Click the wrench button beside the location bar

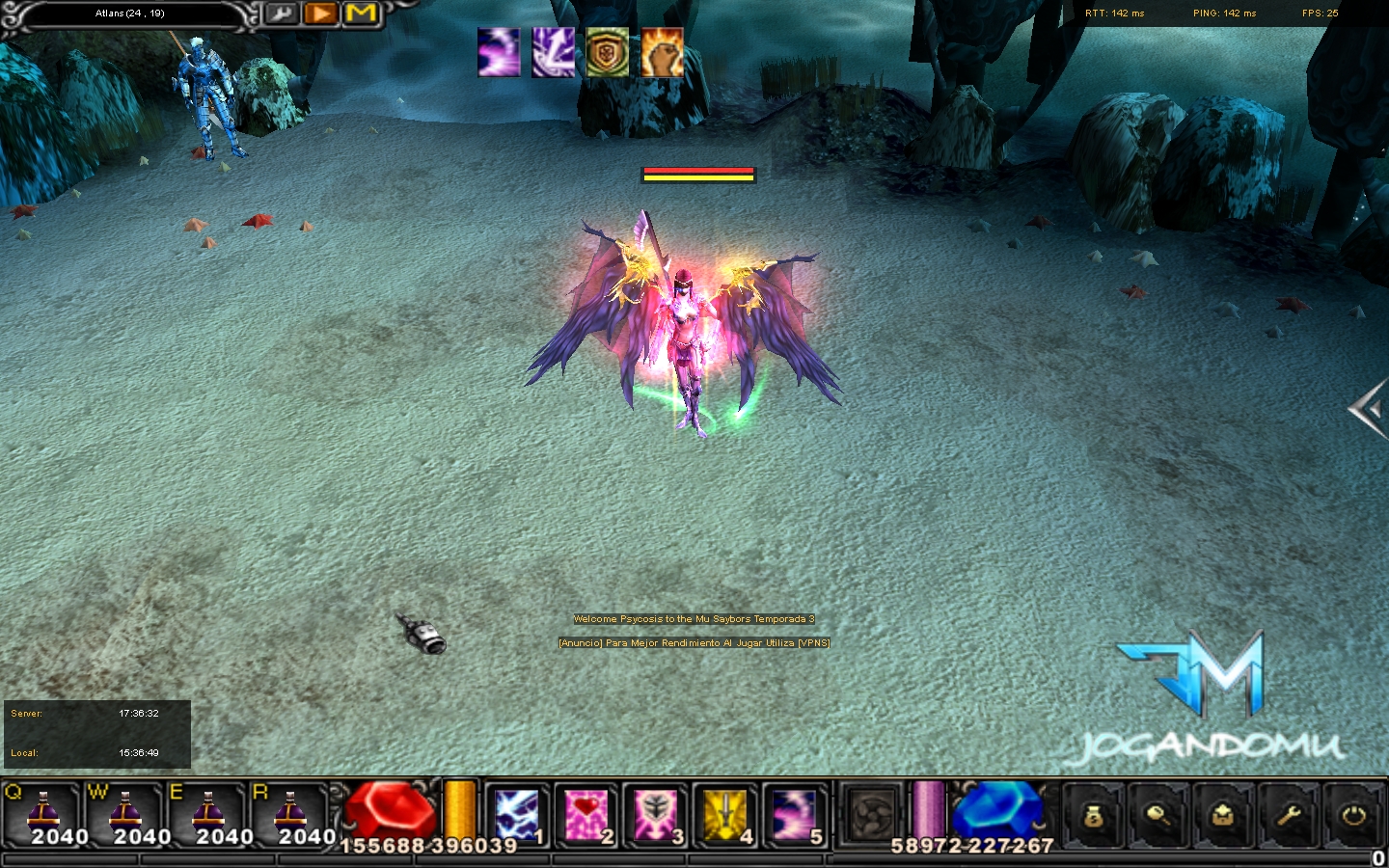click(x=281, y=14)
